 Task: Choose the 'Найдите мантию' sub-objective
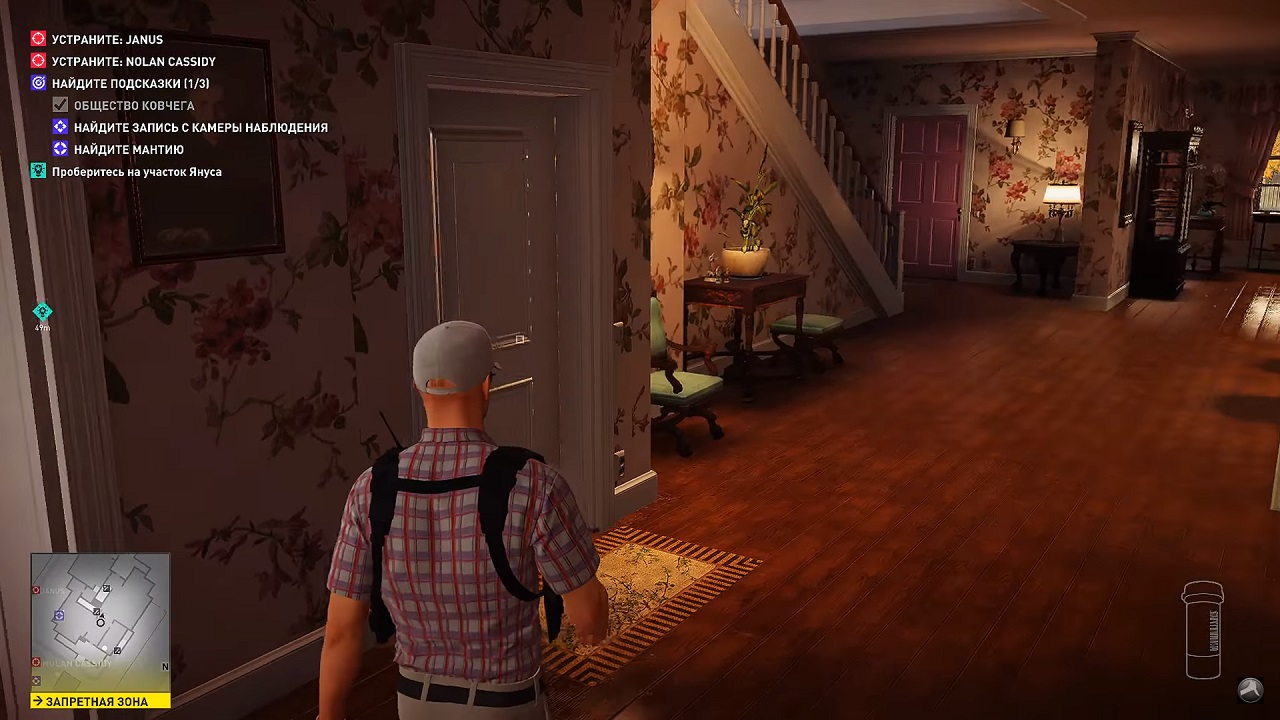[x=128, y=149]
